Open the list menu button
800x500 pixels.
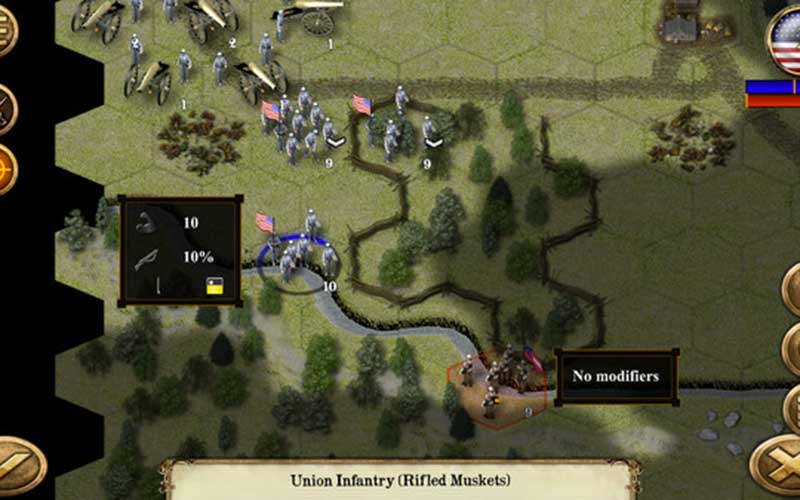click(4, 33)
